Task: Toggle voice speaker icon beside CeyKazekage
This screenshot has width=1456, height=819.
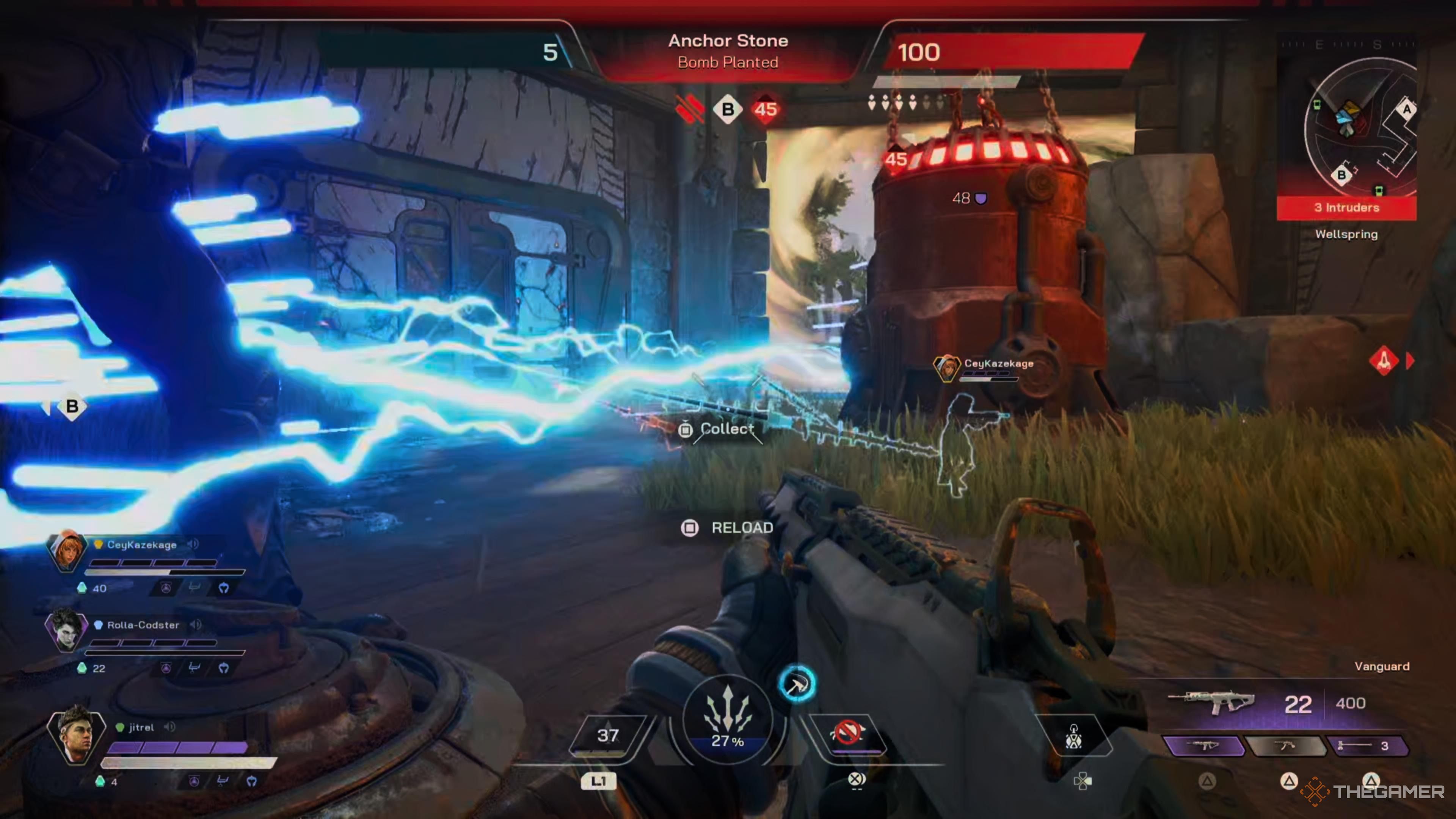Action: (x=193, y=544)
